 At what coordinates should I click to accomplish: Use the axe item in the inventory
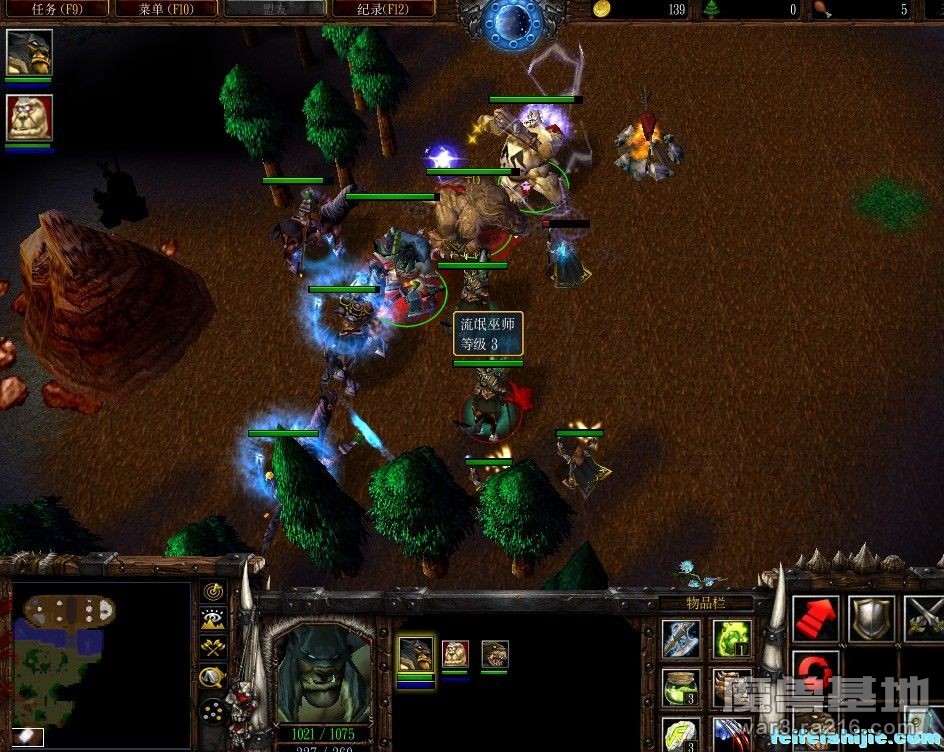(x=681, y=638)
